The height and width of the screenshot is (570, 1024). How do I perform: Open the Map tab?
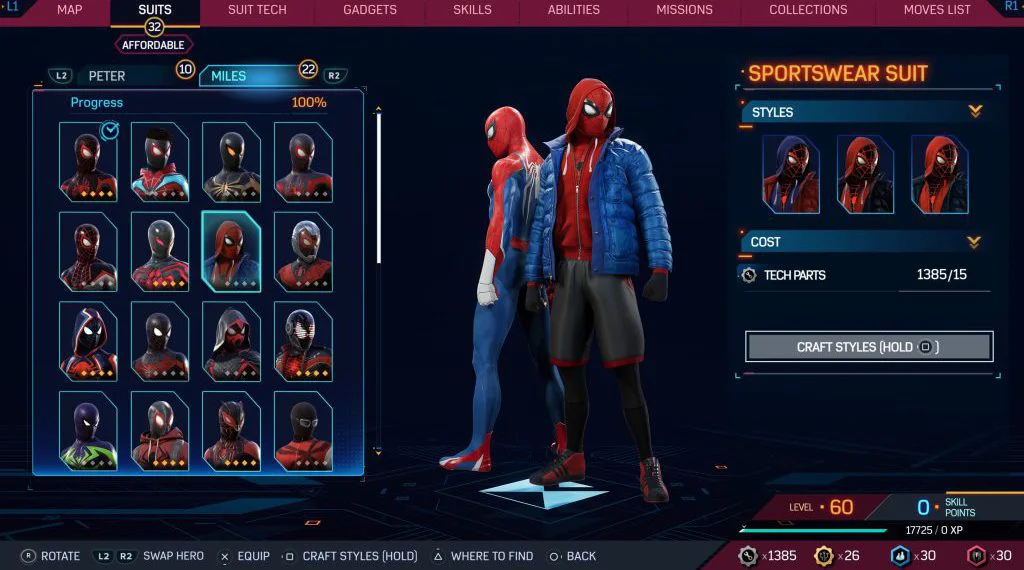(x=69, y=10)
